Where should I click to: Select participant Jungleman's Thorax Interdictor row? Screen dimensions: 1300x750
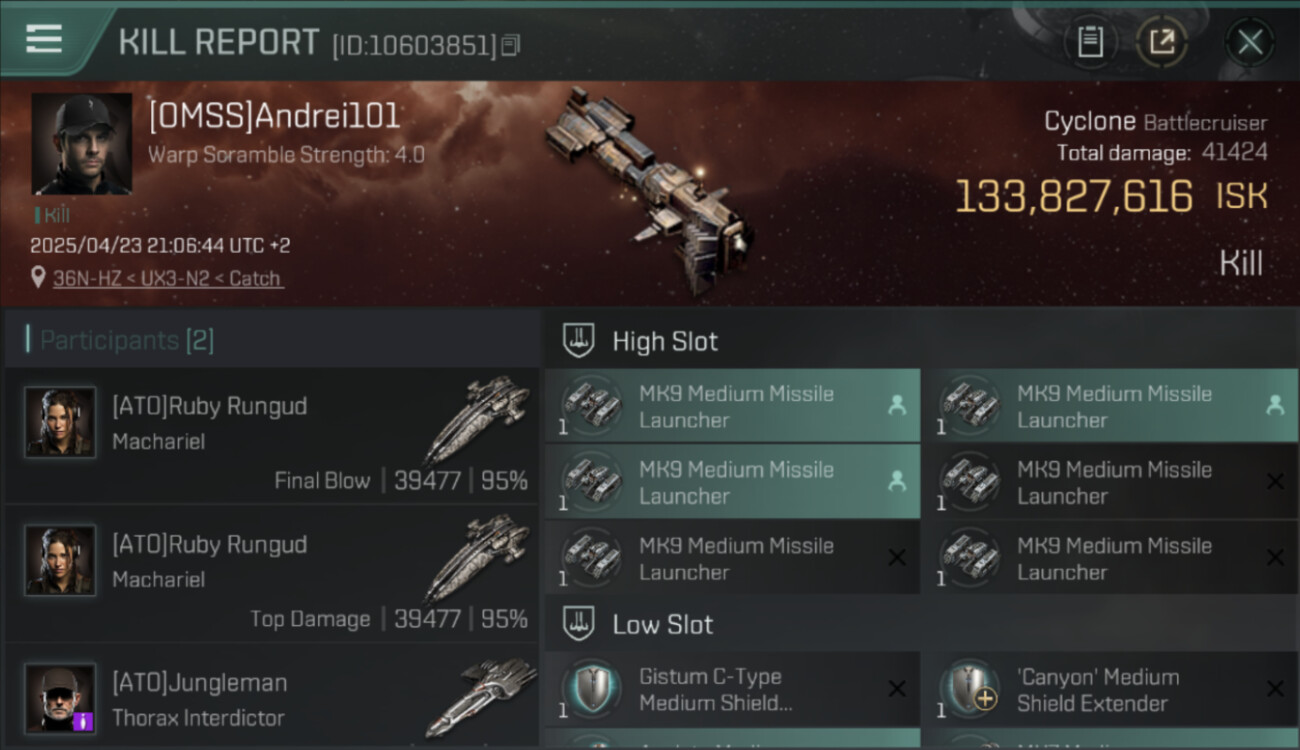pyautogui.click(x=272, y=699)
